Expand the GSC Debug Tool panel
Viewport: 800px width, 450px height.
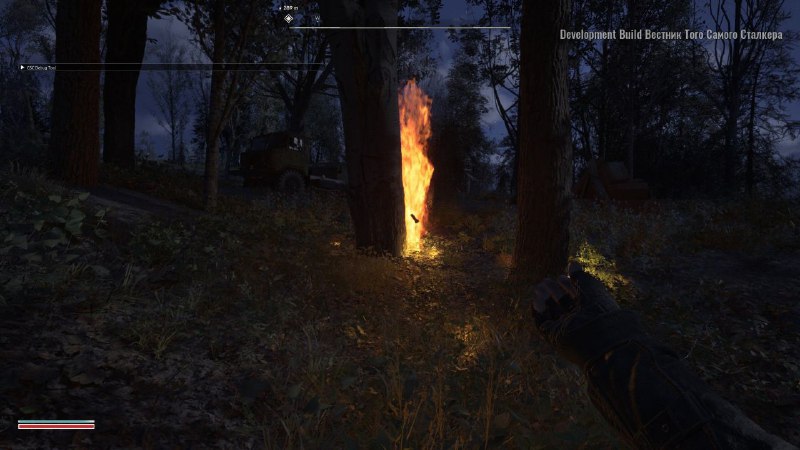point(22,68)
